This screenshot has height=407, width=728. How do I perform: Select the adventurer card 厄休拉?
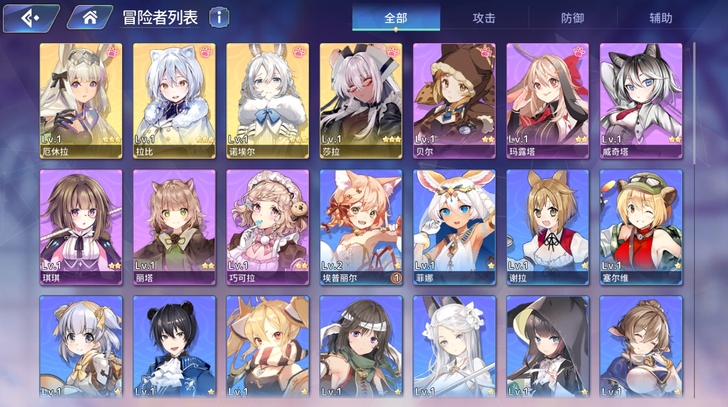pos(81,98)
